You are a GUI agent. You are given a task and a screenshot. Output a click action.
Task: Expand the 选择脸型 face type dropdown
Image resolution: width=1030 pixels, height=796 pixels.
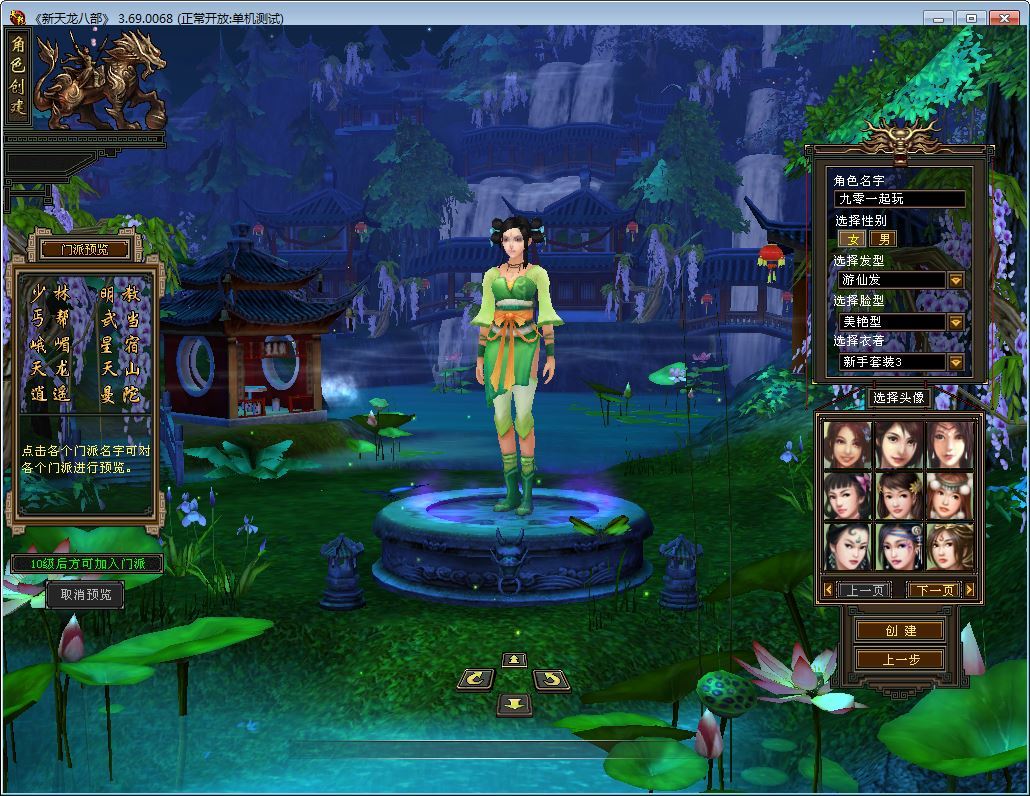click(956, 322)
